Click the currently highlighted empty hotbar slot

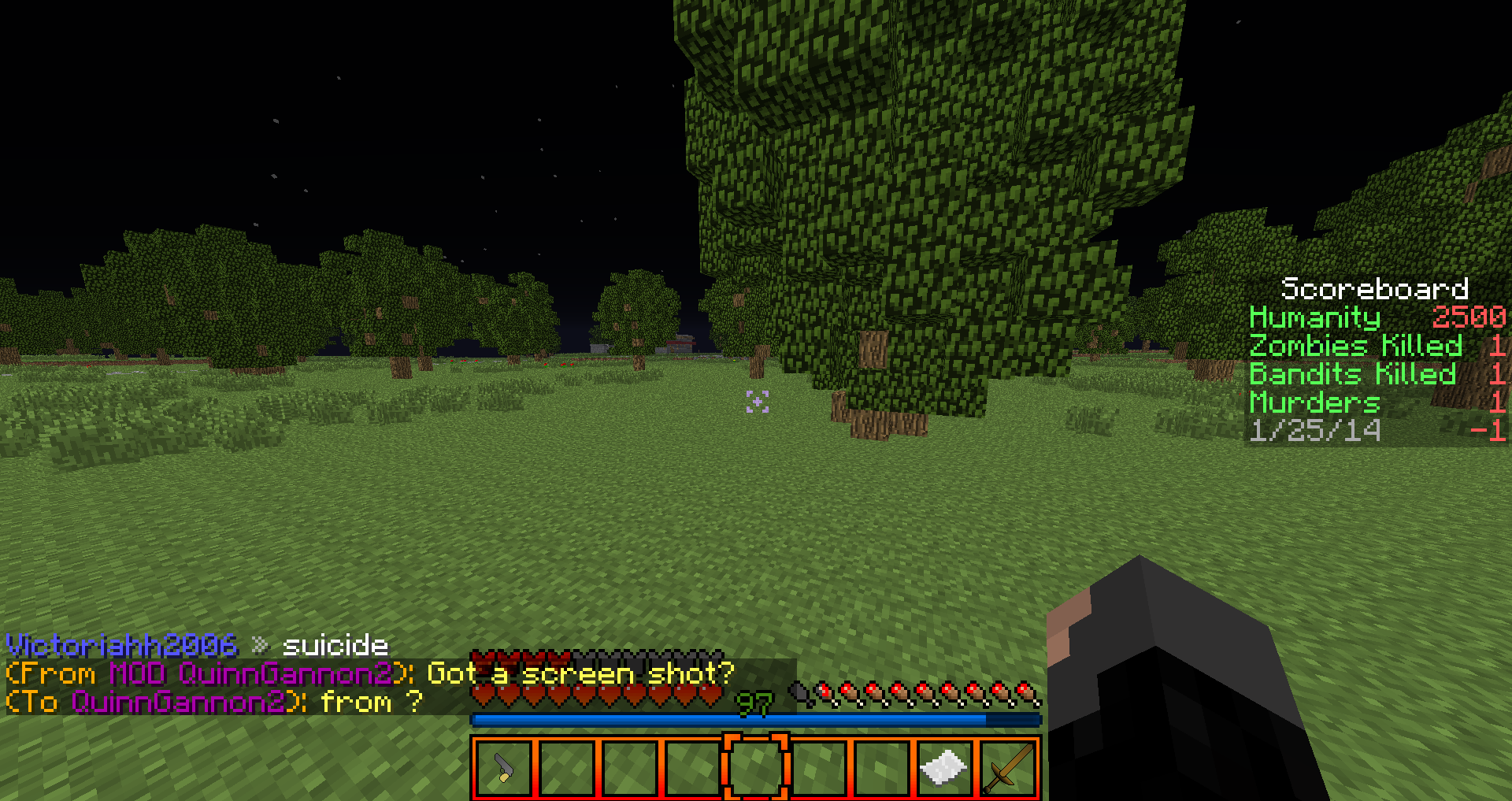755,768
